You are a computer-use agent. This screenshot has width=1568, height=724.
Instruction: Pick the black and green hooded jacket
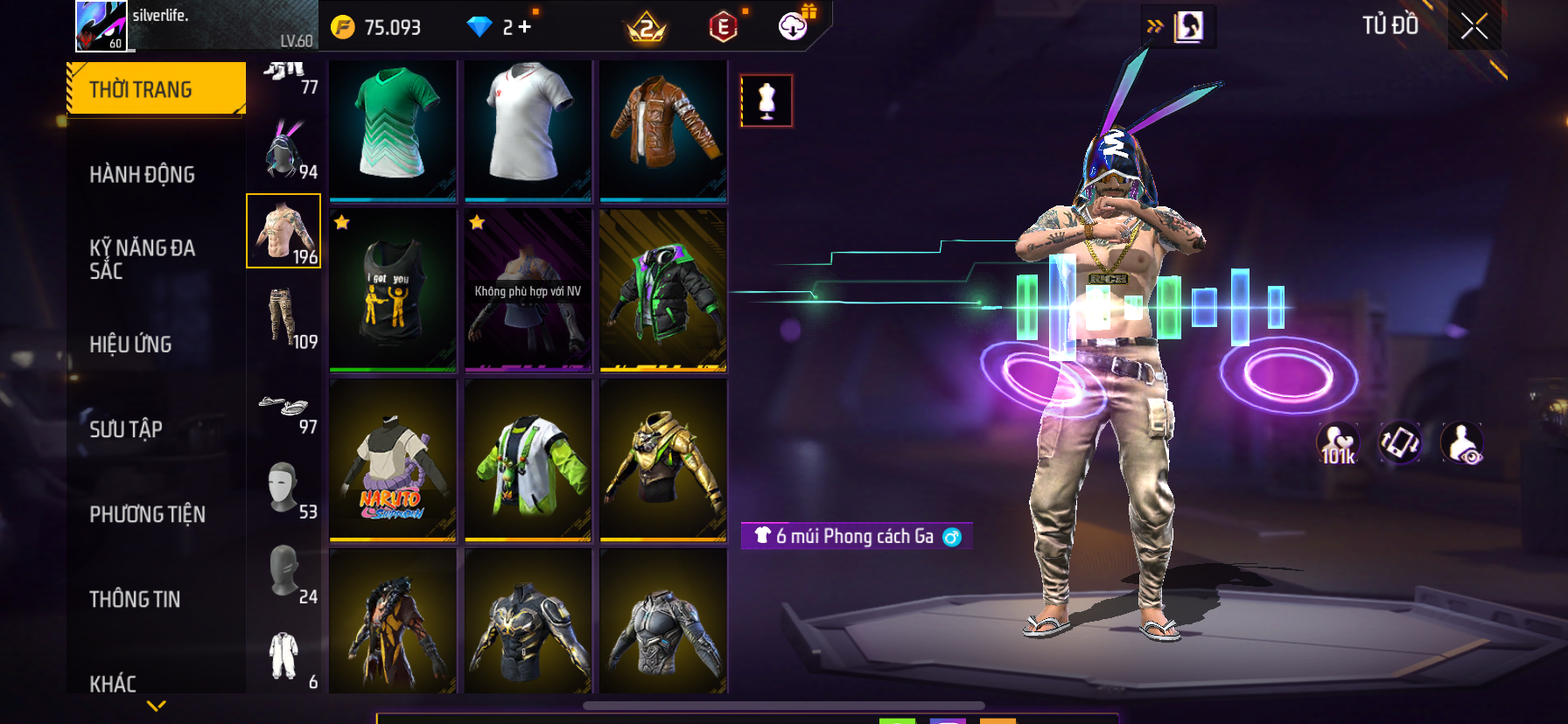tap(663, 290)
